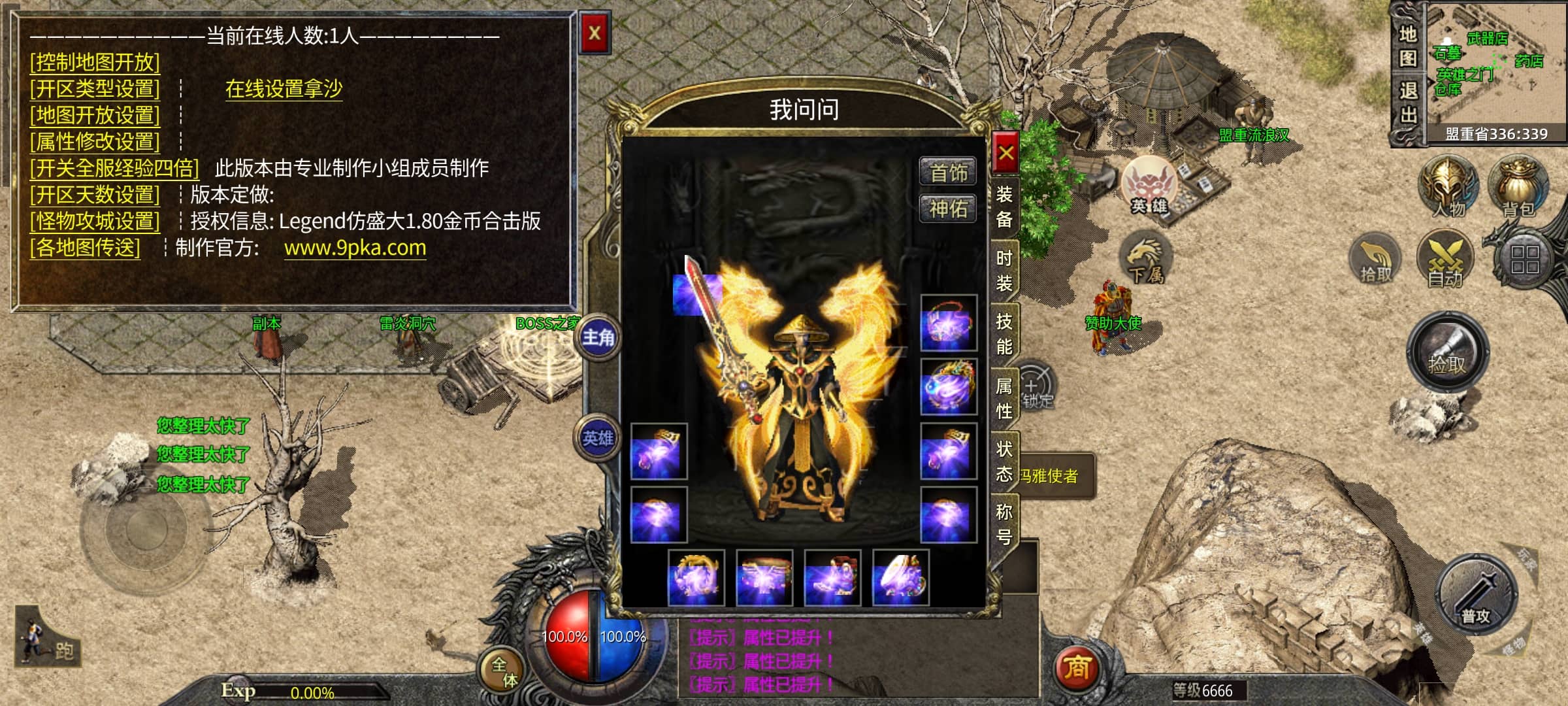The image size is (1568, 706).
Task: Select the 英雄 hero round button
Action: 598,437
